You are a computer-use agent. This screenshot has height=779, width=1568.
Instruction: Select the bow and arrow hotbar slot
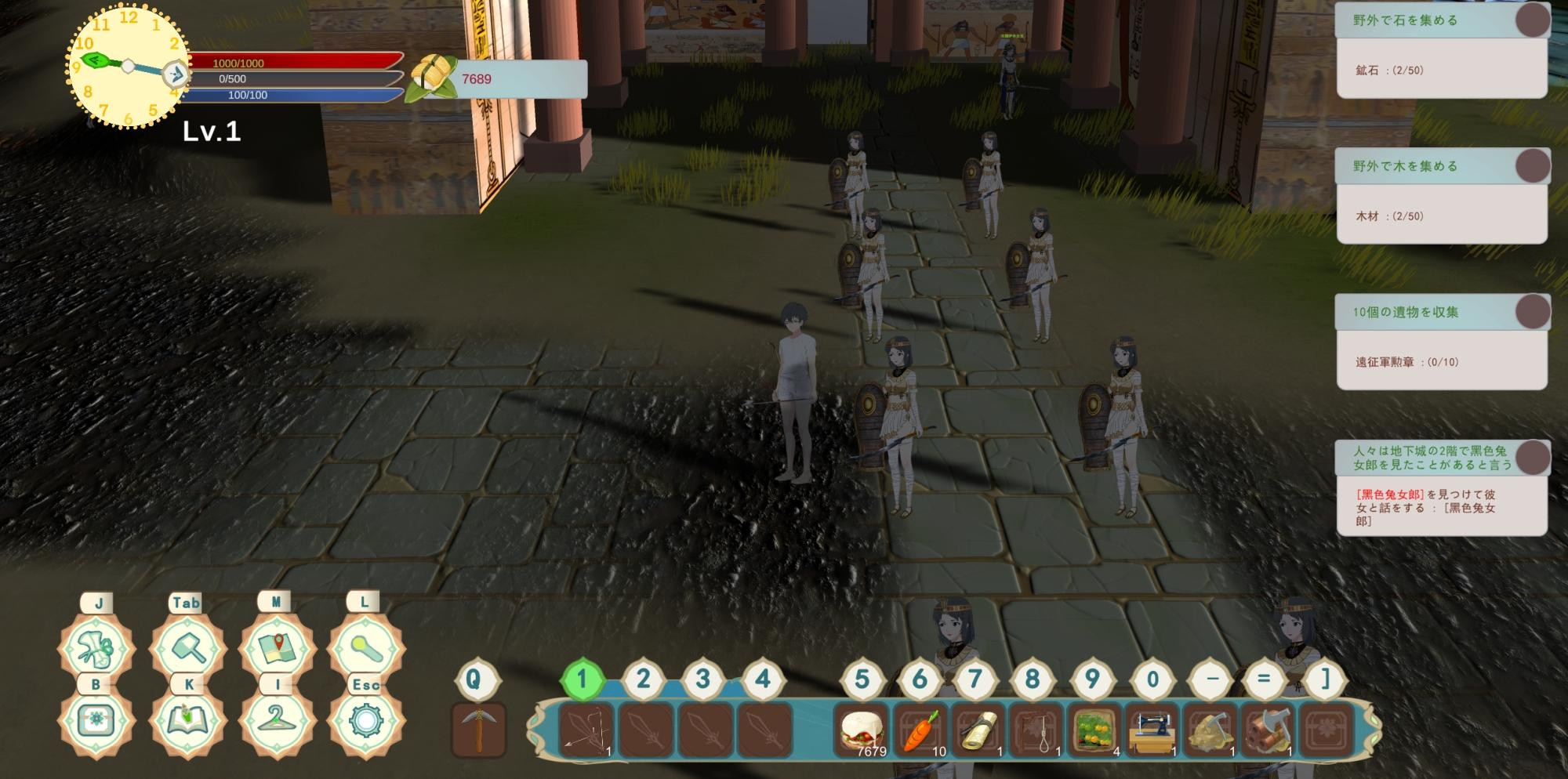point(586,730)
